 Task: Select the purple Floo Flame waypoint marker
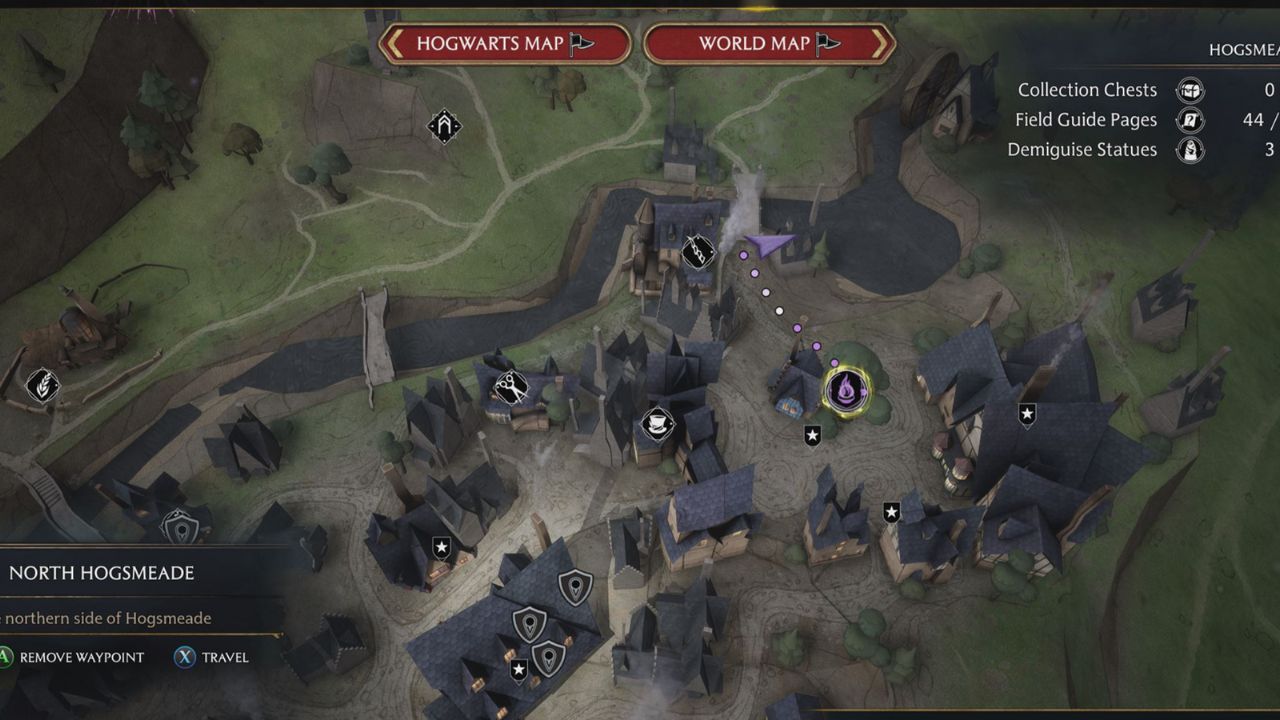click(x=845, y=390)
